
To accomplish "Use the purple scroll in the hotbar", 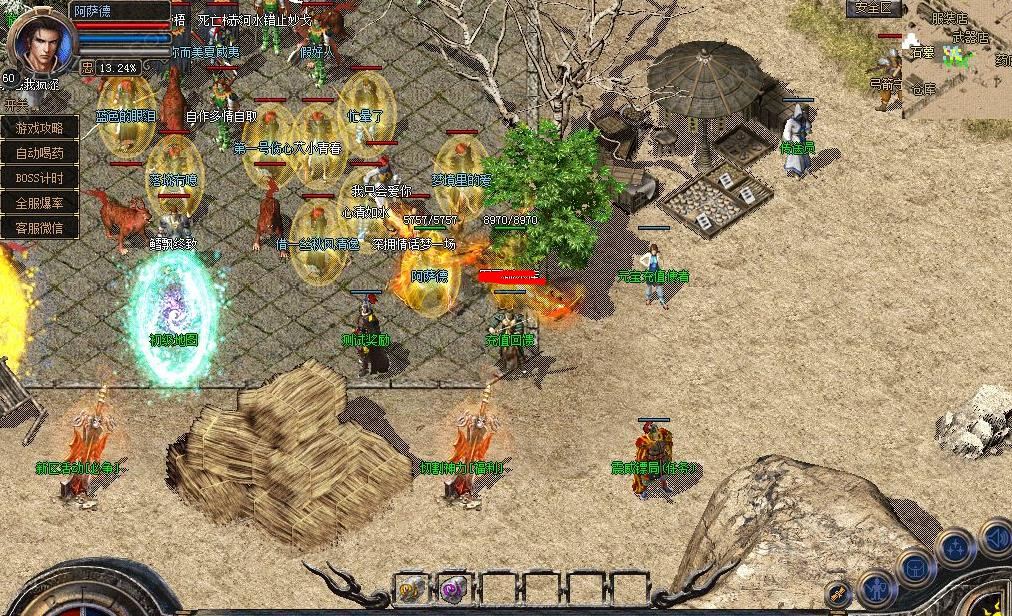I will [x=454, y=589].
